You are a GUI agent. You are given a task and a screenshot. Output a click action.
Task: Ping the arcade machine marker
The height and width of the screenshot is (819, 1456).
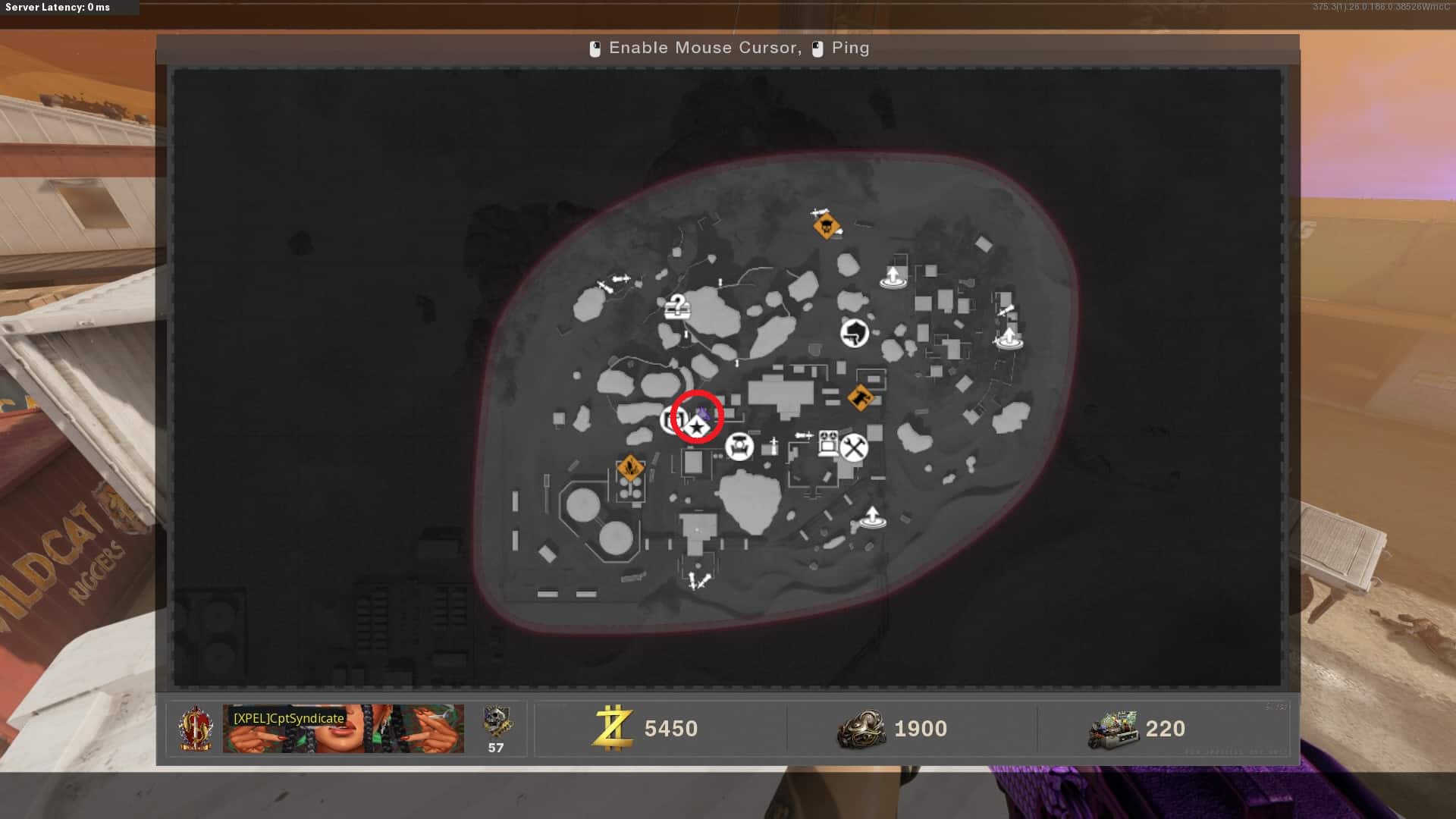pyautogui.click(x=827, y=443)
